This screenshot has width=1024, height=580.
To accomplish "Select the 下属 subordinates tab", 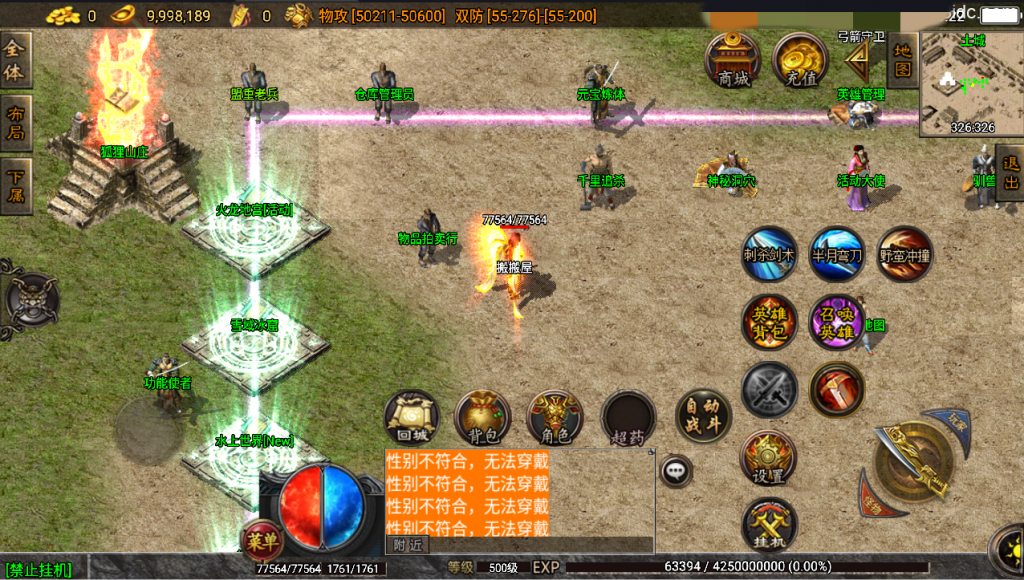I will 16,186.
